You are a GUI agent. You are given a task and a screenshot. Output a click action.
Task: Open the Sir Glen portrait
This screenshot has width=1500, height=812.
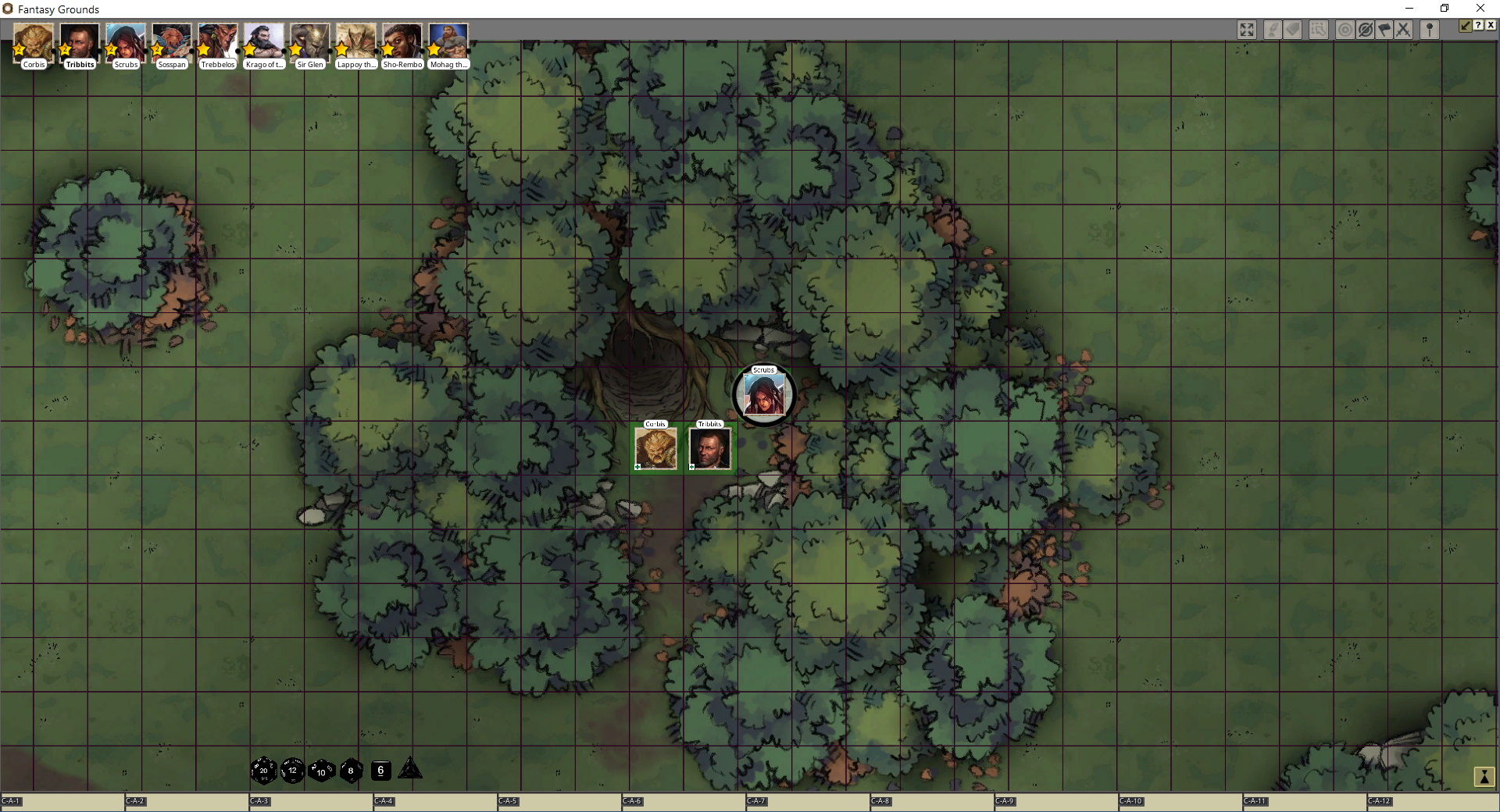(x=310, y=43)
